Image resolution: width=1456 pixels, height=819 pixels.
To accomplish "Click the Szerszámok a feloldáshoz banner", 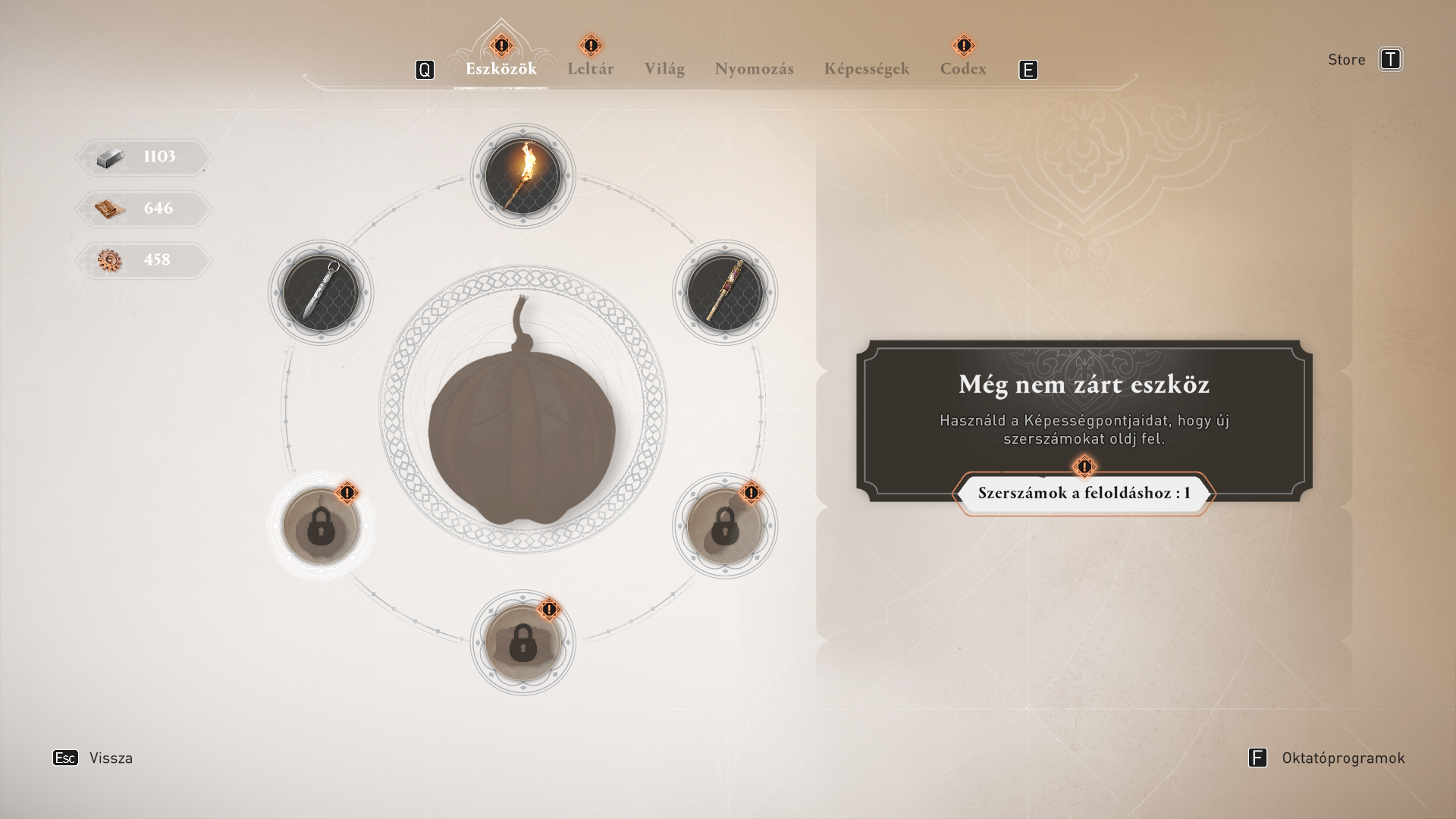I will 1084,493.
